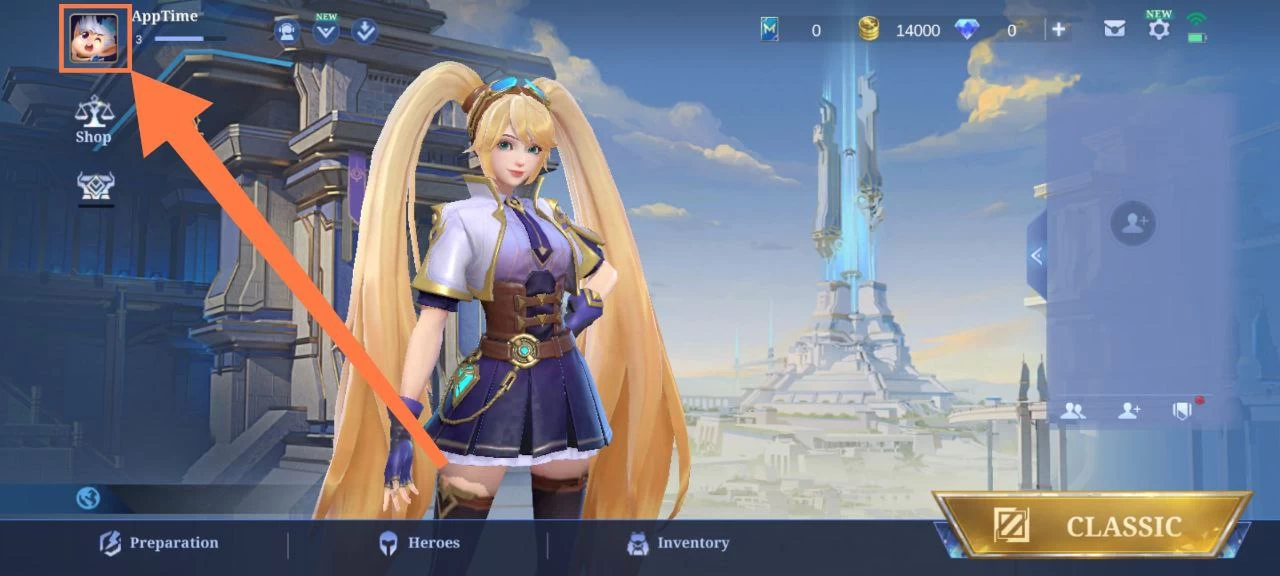Click the globe chat icon
Screen dimensions: 1280x576
pos(88,497)
